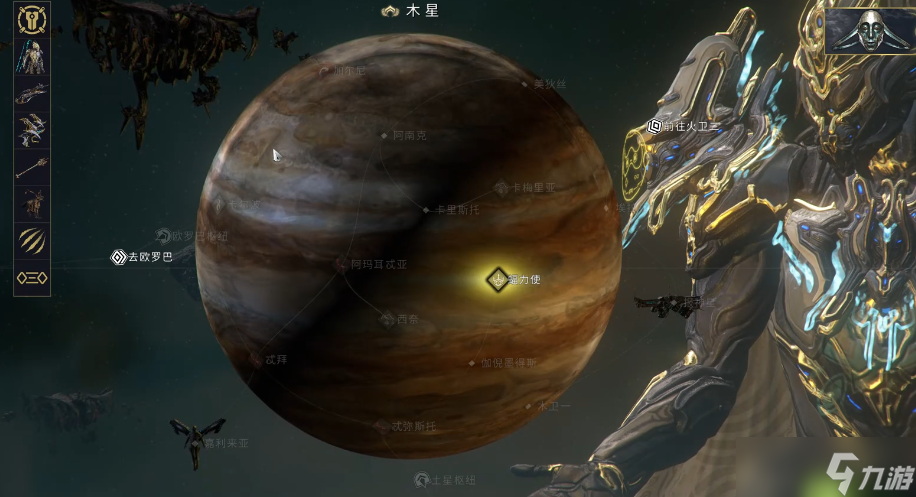Travel to Europa via 去欧罗巴
The width and height of the screenshot is (916, 497).
pos(141,258)
